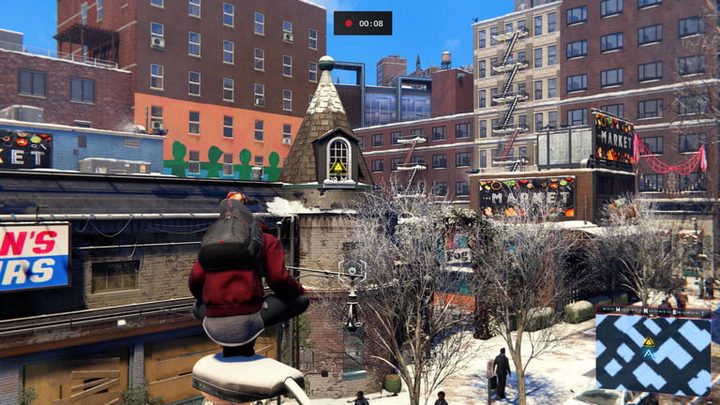Click the red recording indicator dot
Screen dimensions: 720x405
point(348,23)
